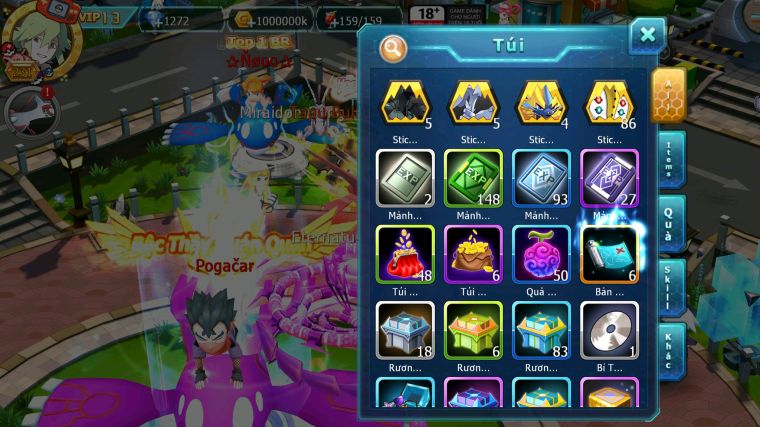Open the silver chest with count 18
This screenshot has height=427, width=760.
pyautogui.click(x=406, y=330)
